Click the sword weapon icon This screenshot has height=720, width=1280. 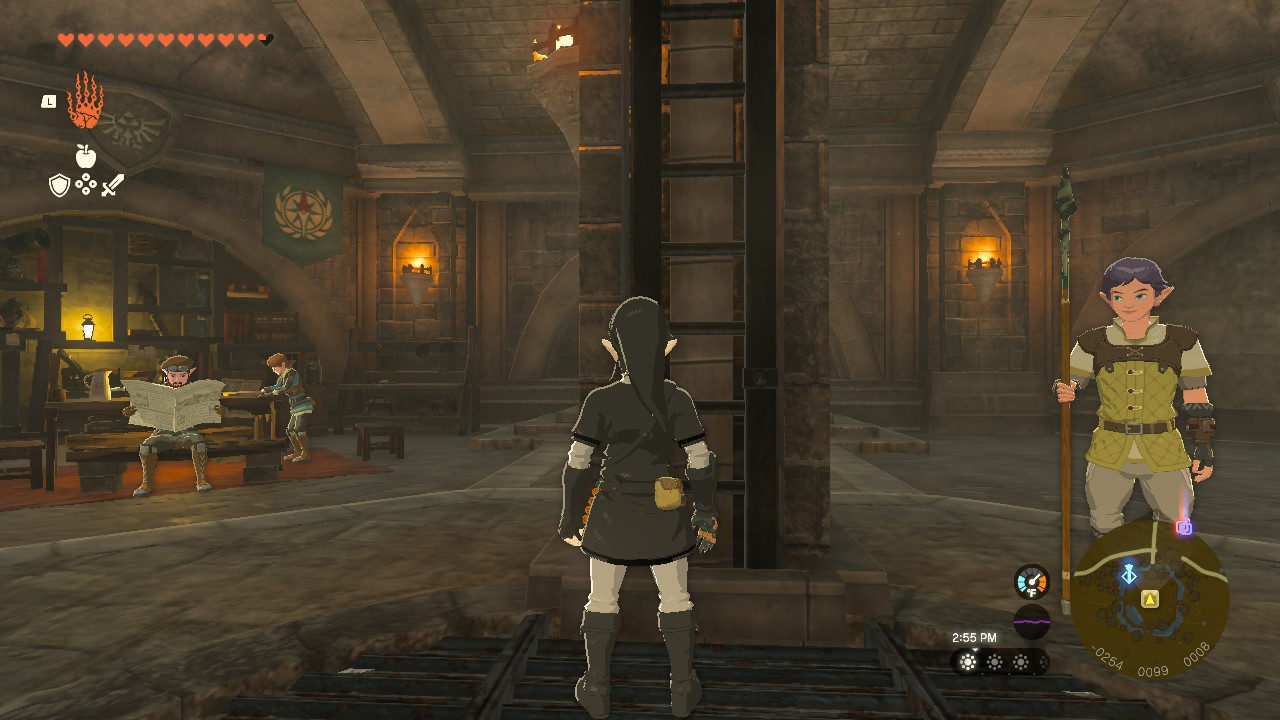point(111,183)
